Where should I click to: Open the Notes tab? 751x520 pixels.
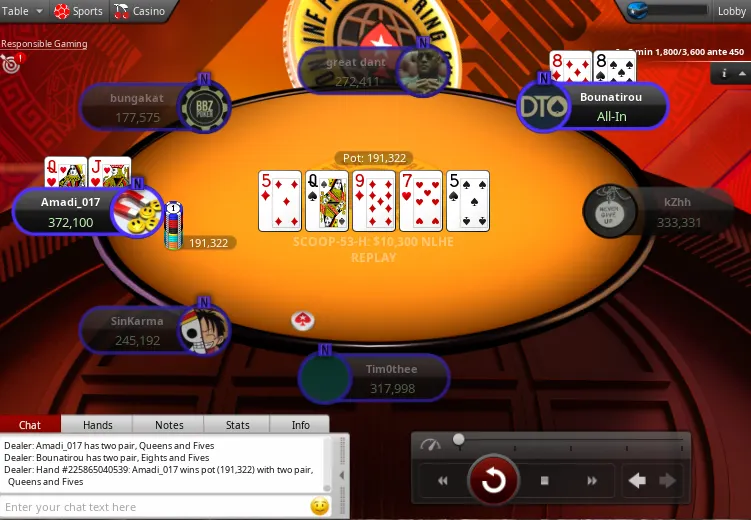pos(169,425)
